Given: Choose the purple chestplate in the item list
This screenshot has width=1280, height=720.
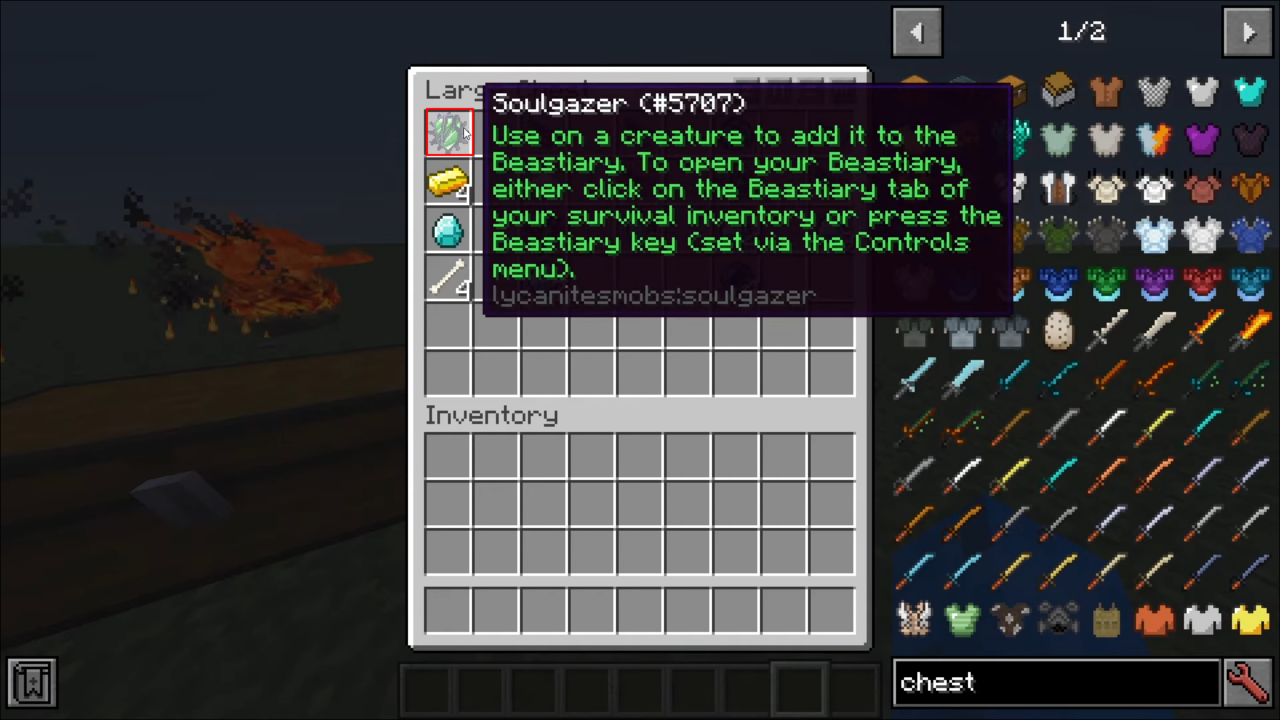Looking at the screenshot, I should (x=1202, y=139).
